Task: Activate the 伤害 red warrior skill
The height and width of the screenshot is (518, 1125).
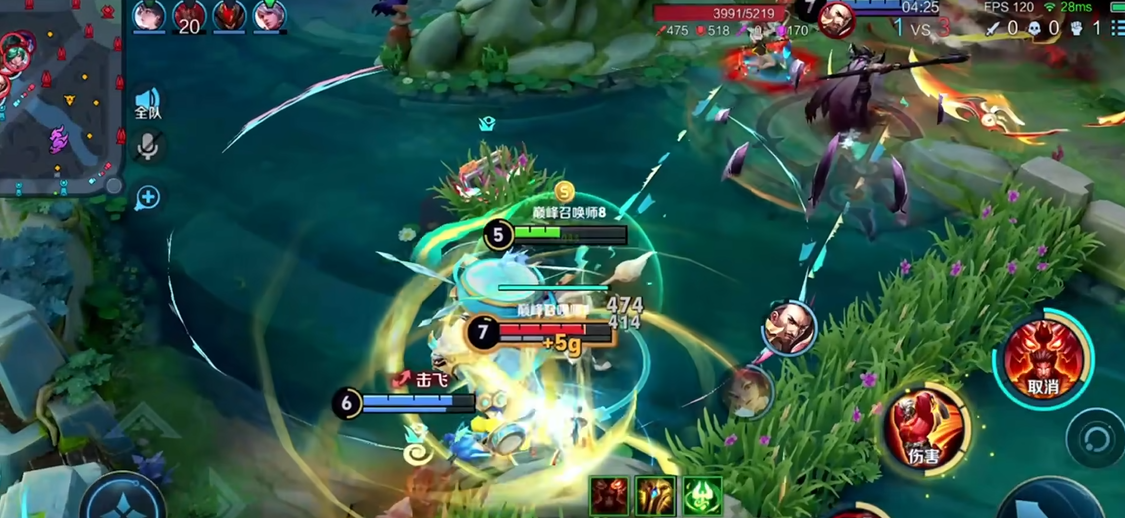Action: (925, 427)
